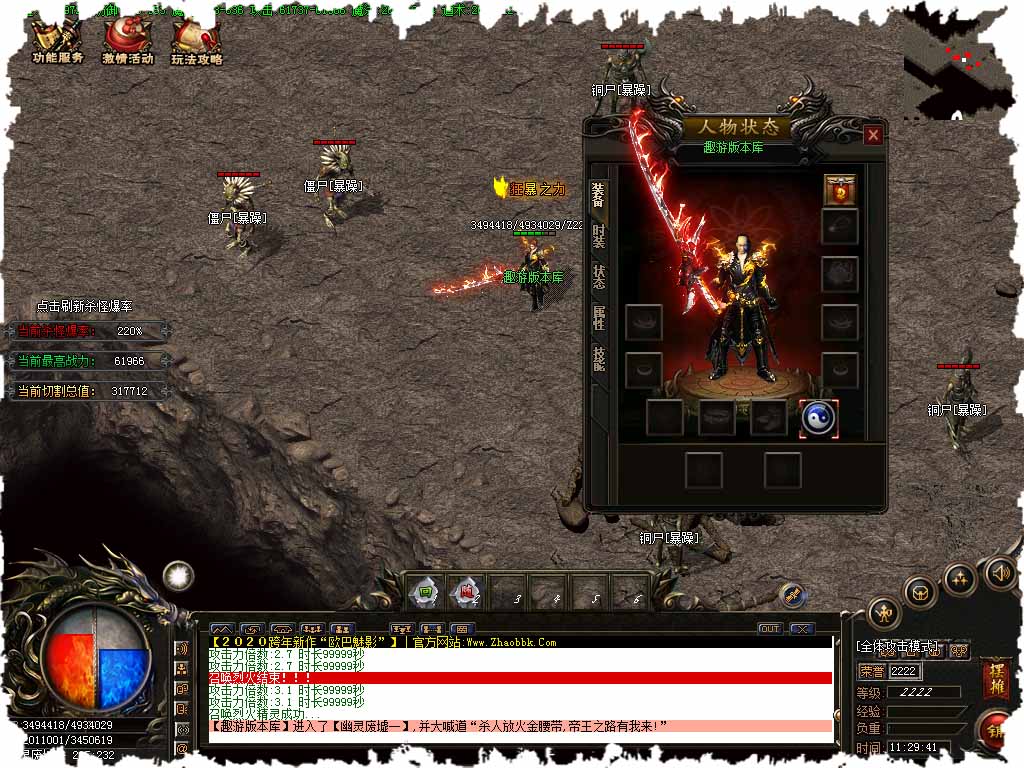Use the green 回 scroll hotbar slot

pos(425,592)
